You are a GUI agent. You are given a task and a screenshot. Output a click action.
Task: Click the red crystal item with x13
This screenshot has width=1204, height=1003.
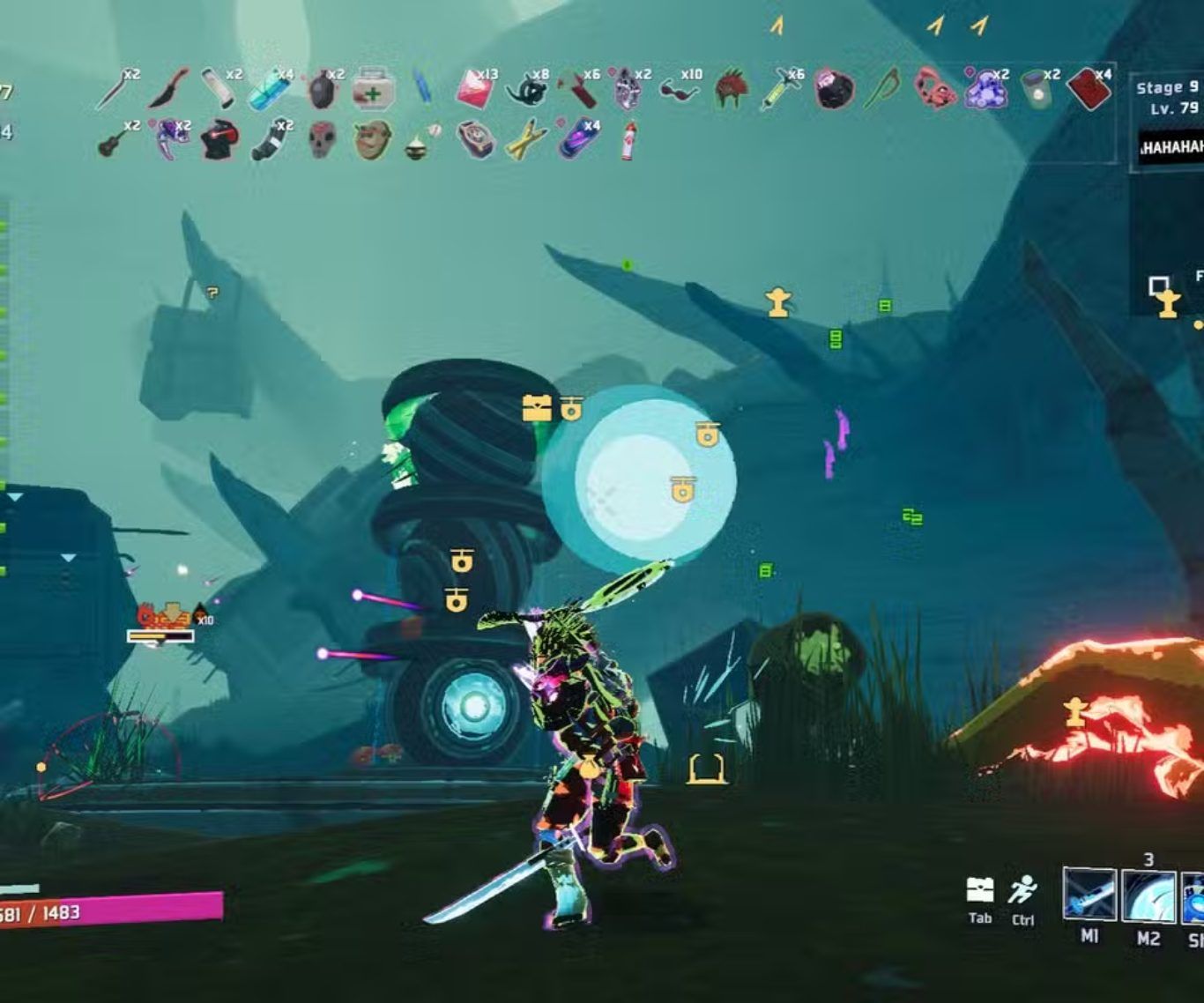475,89
